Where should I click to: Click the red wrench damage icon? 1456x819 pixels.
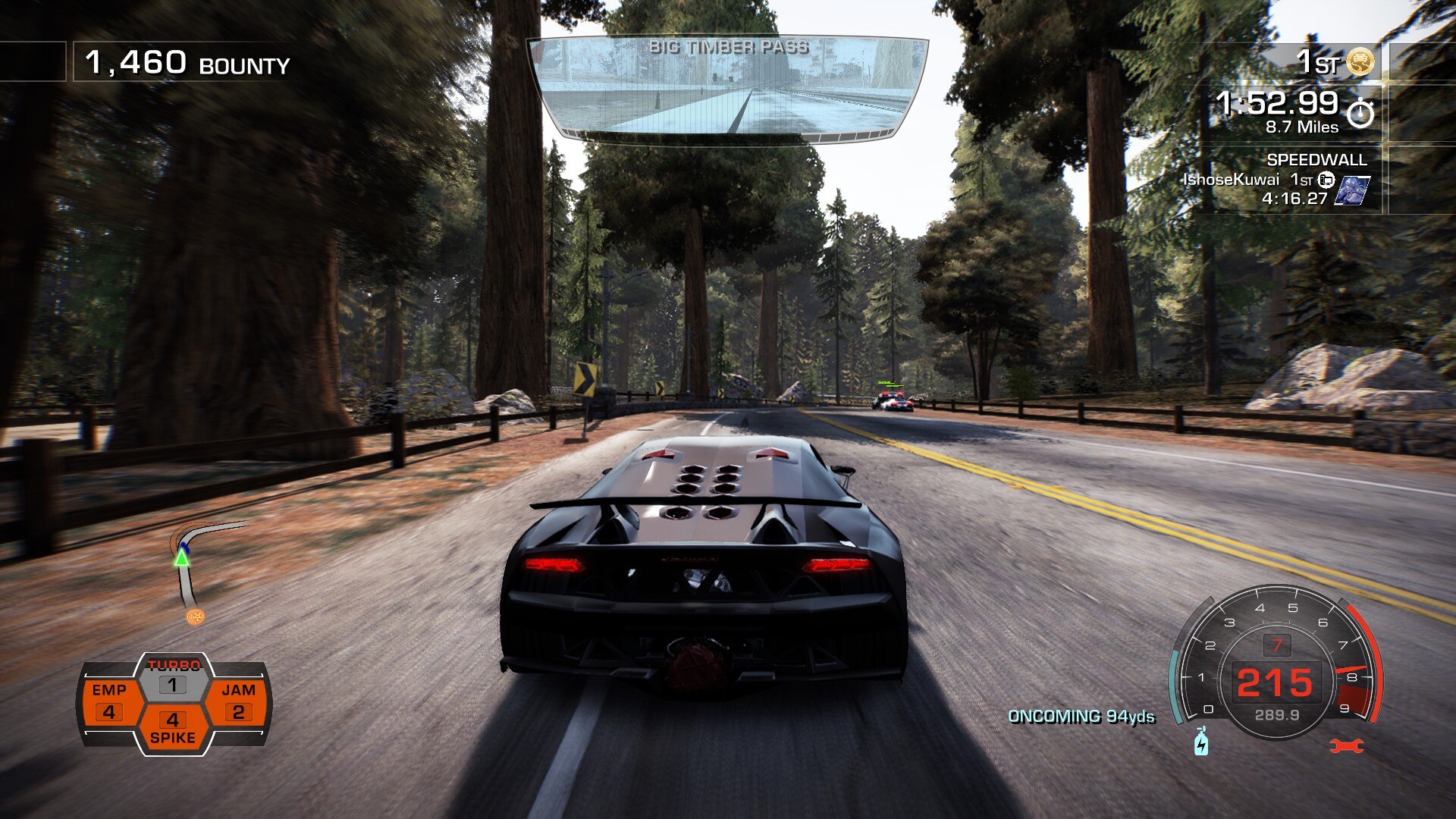point(1347,746)
